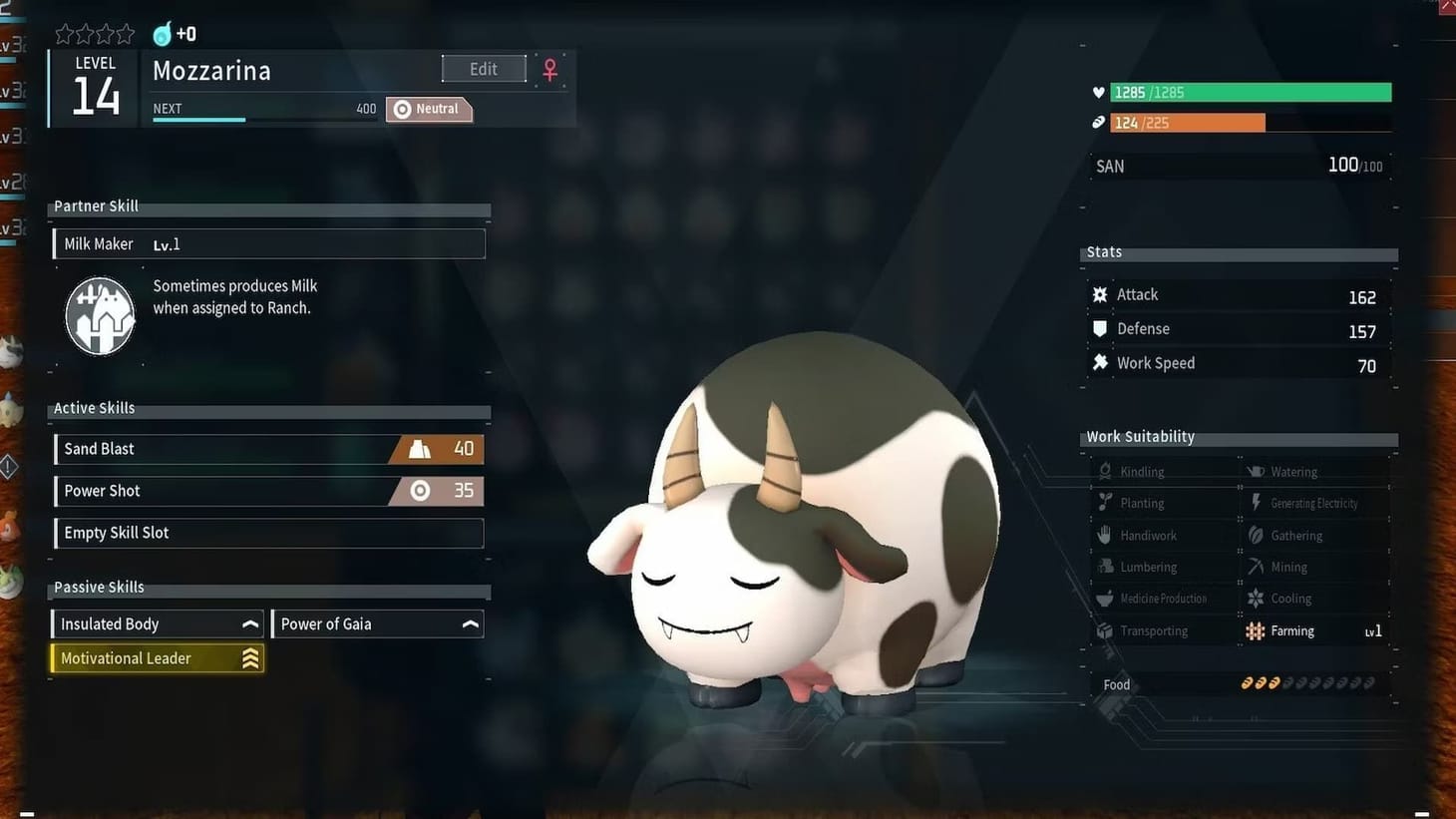
Task: Click the female gender symbol icon
Action: (549, 70)
